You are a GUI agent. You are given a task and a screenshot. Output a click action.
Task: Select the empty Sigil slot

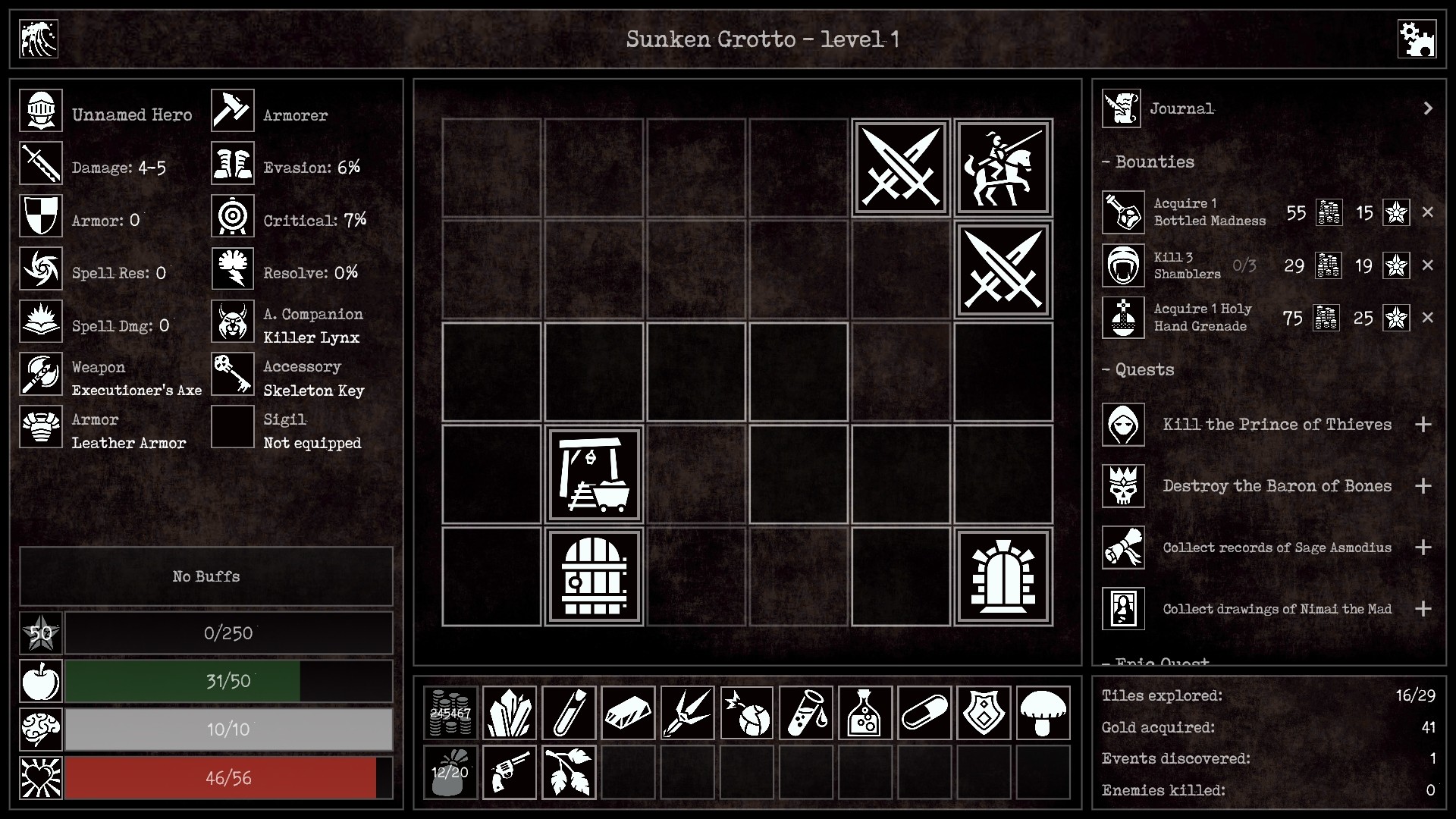click(x=232, y=427)
